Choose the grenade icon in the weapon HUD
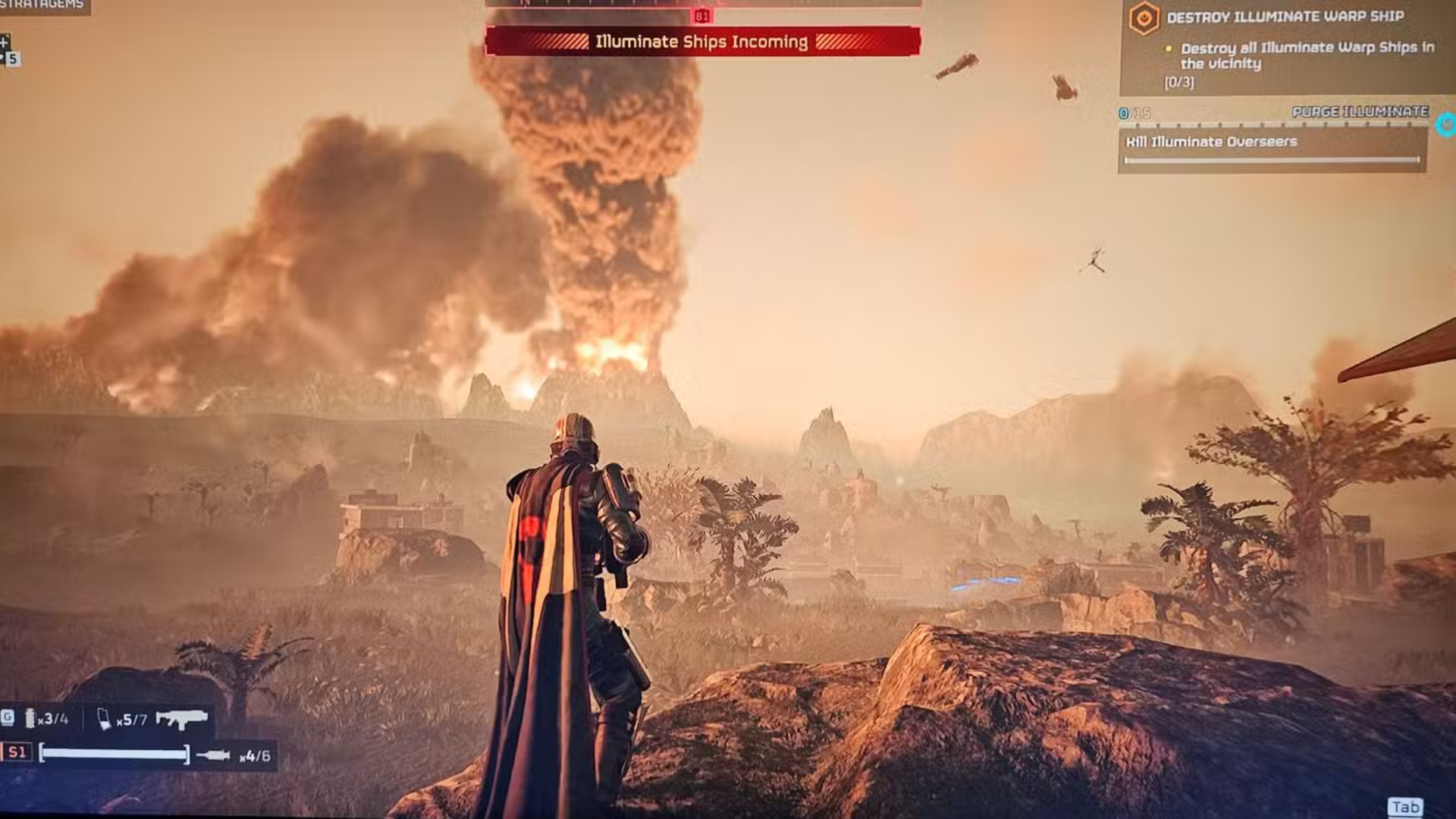The width and height of the screenshot is (1456, 819). click(x=30, y=718)
